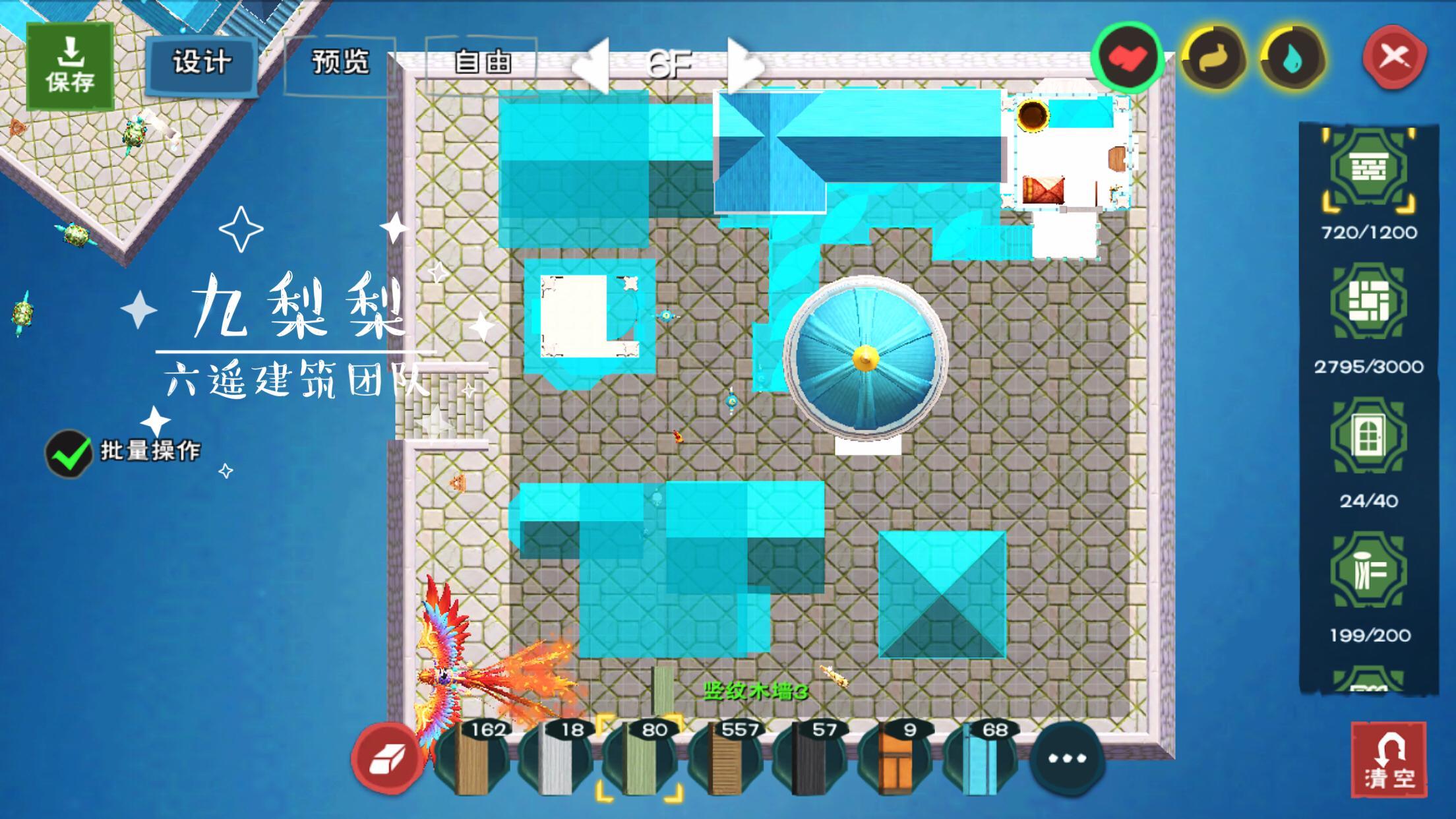This screenshot has height=819, width=1456.
Task: Save the design with 保存
Action: click(x=70, y=66)
